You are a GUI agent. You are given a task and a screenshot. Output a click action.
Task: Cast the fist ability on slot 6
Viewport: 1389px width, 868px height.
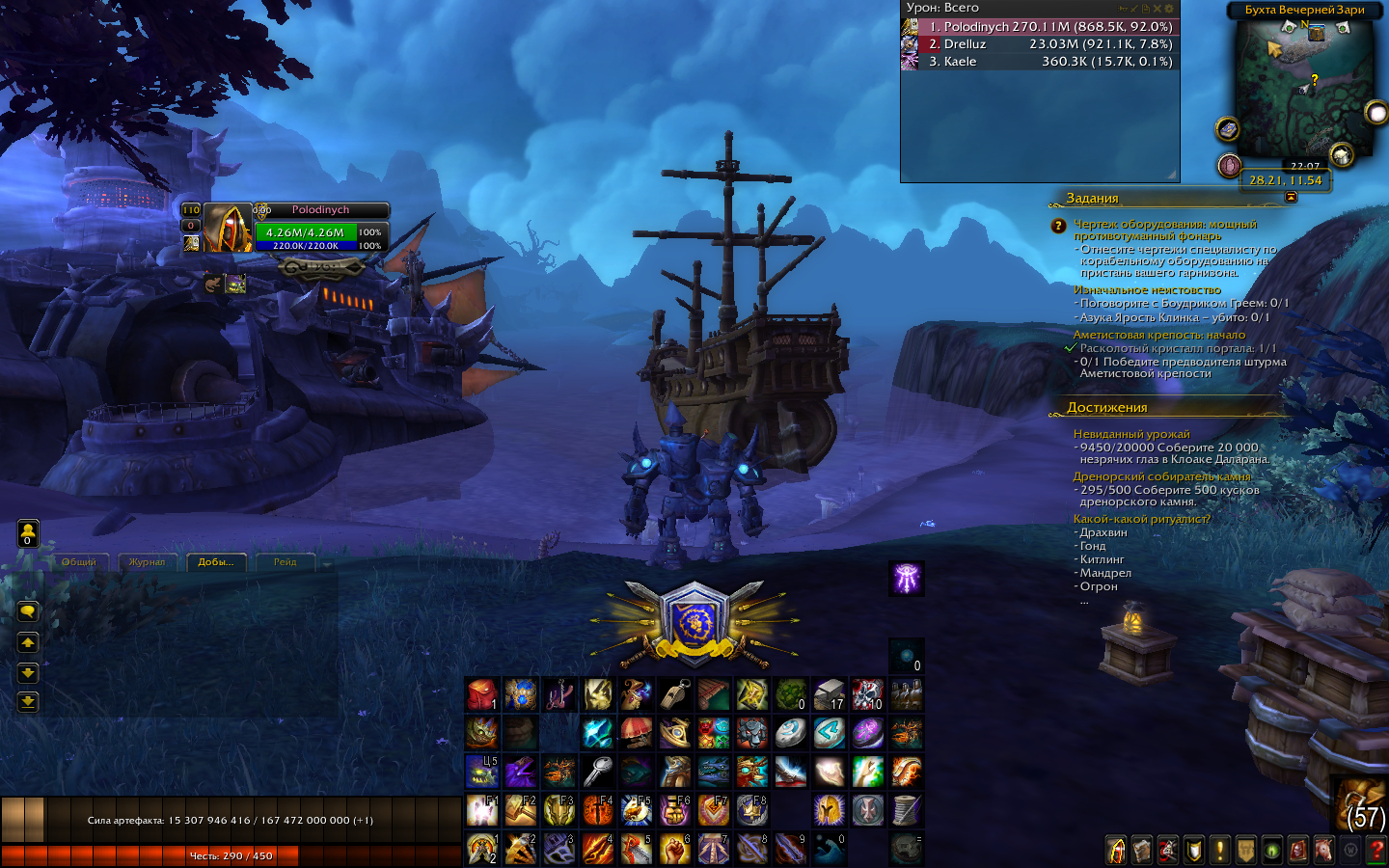click(x=674, y=849)
